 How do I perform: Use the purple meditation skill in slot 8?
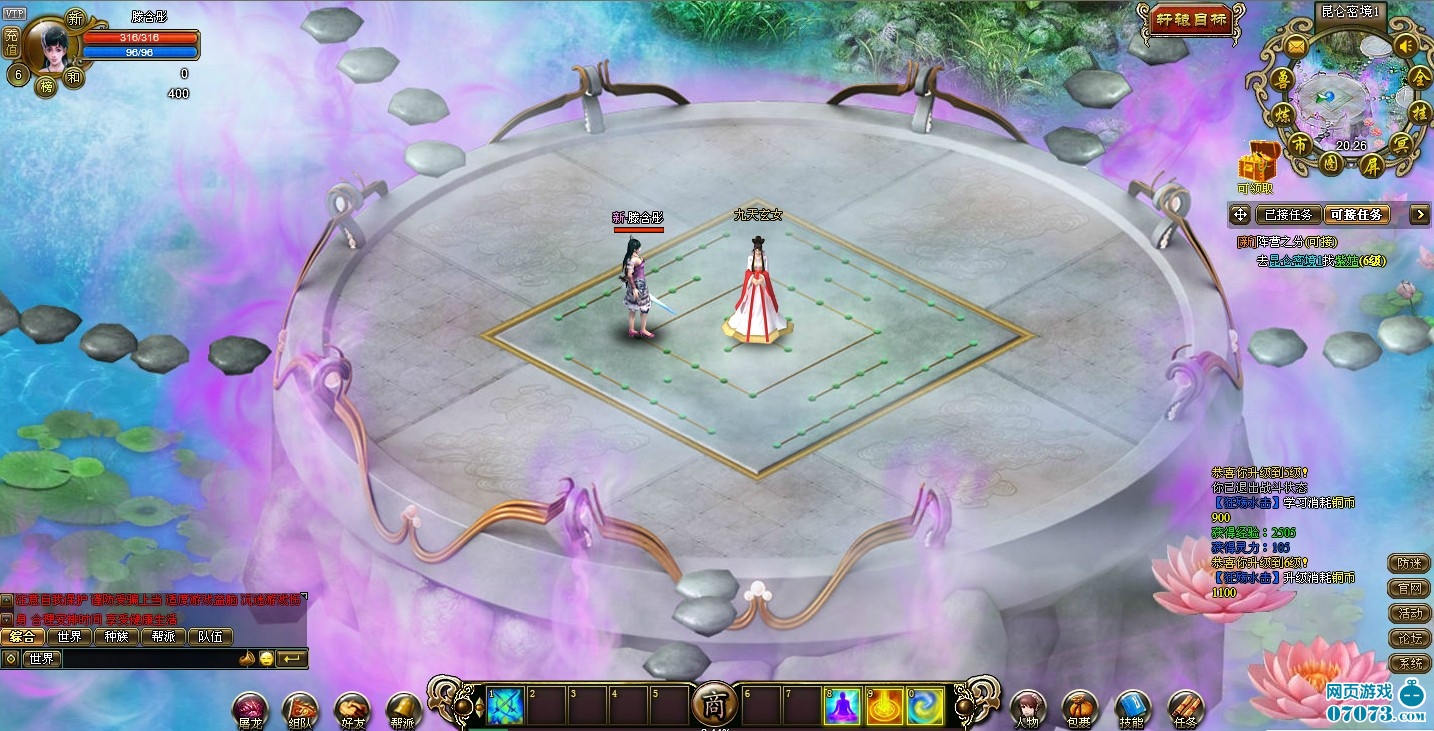coord(842,706)
